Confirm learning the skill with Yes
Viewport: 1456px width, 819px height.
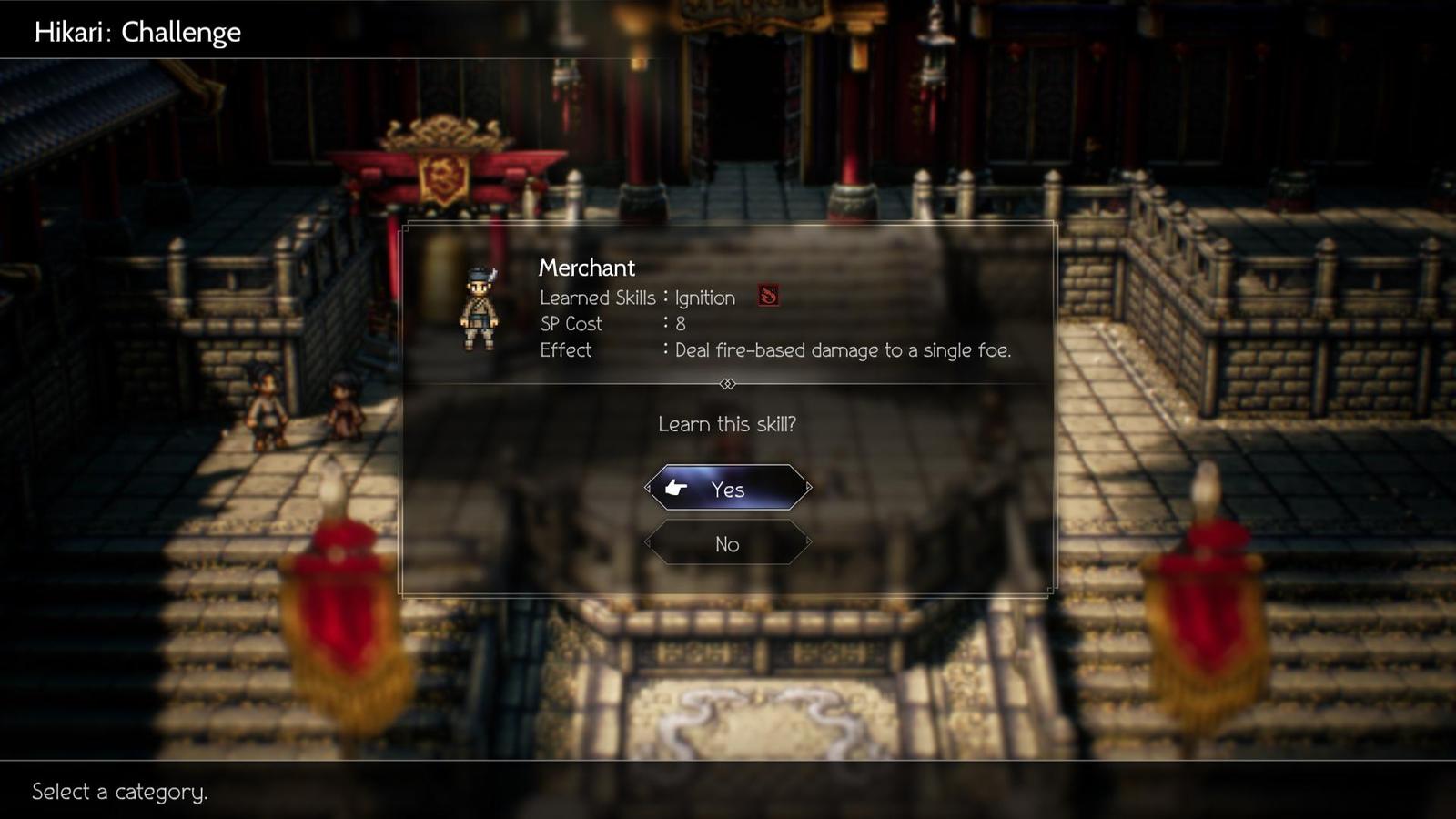pyautogui.click(x=727, y=489)
